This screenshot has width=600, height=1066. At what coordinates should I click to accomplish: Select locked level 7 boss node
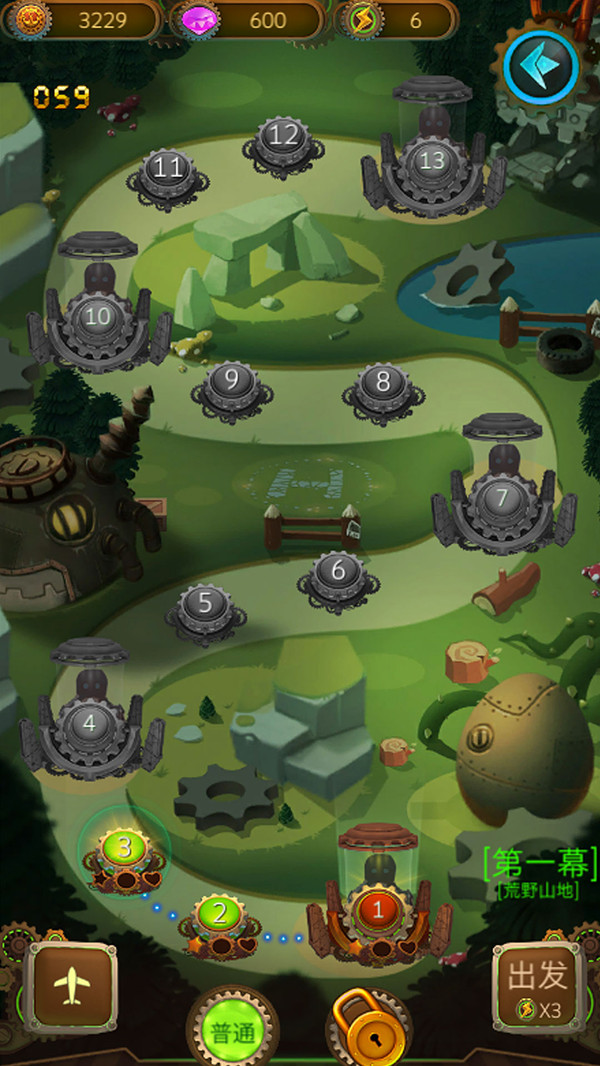502,497
